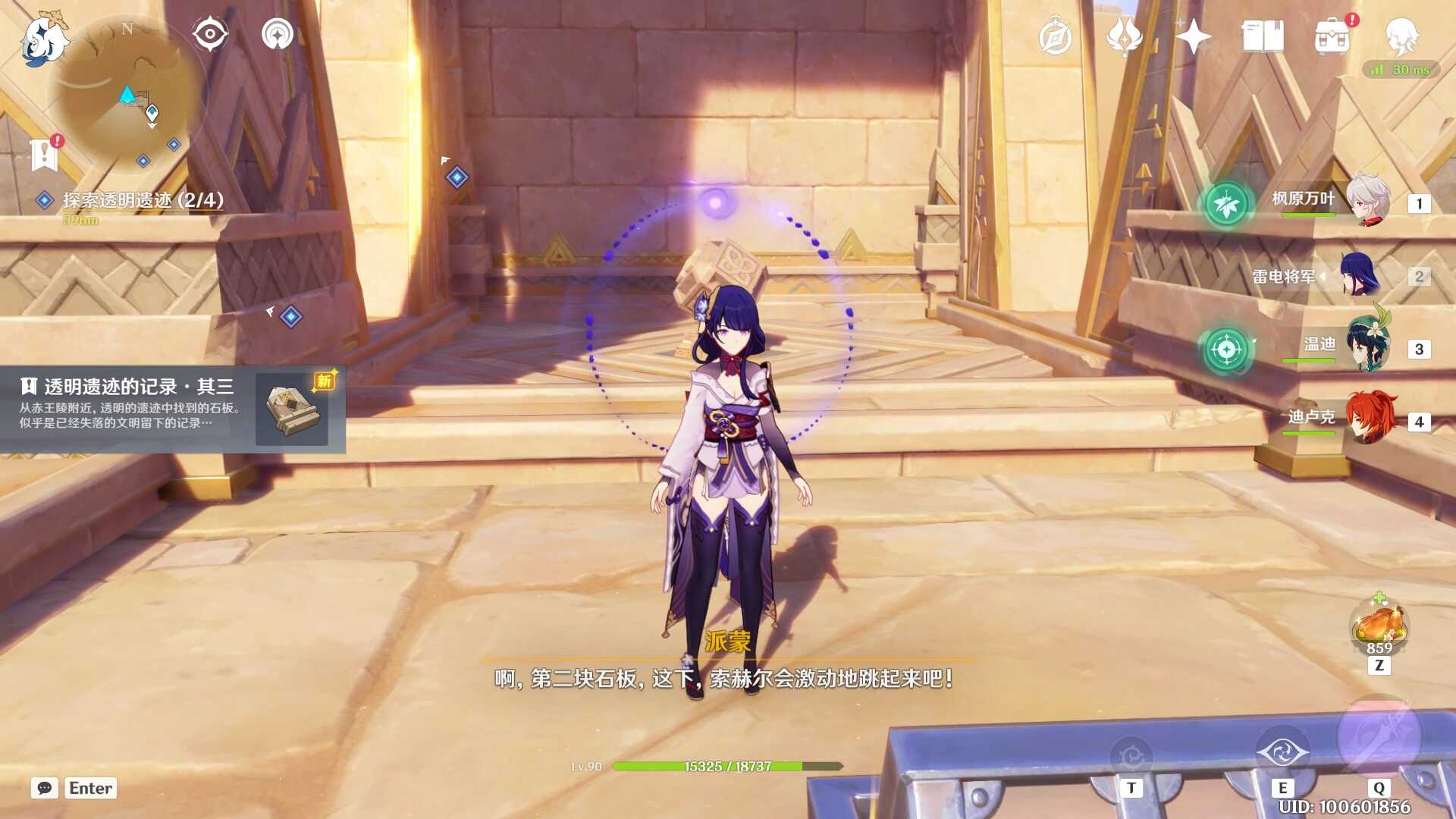The height and width of the screenshot is (819, 1456).
Task: Select the tracked quest 探索透明遗迹
Action: pos(143,200)
